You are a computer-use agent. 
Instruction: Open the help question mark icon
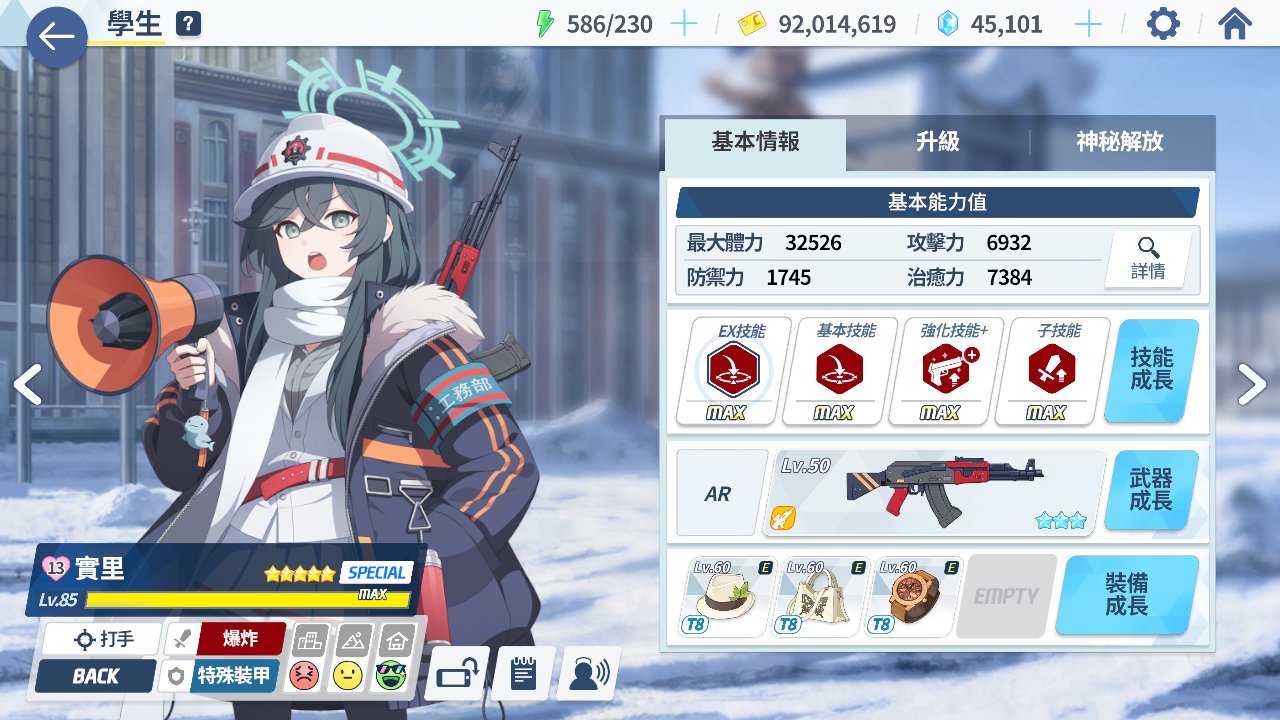(x=187, y=24)
